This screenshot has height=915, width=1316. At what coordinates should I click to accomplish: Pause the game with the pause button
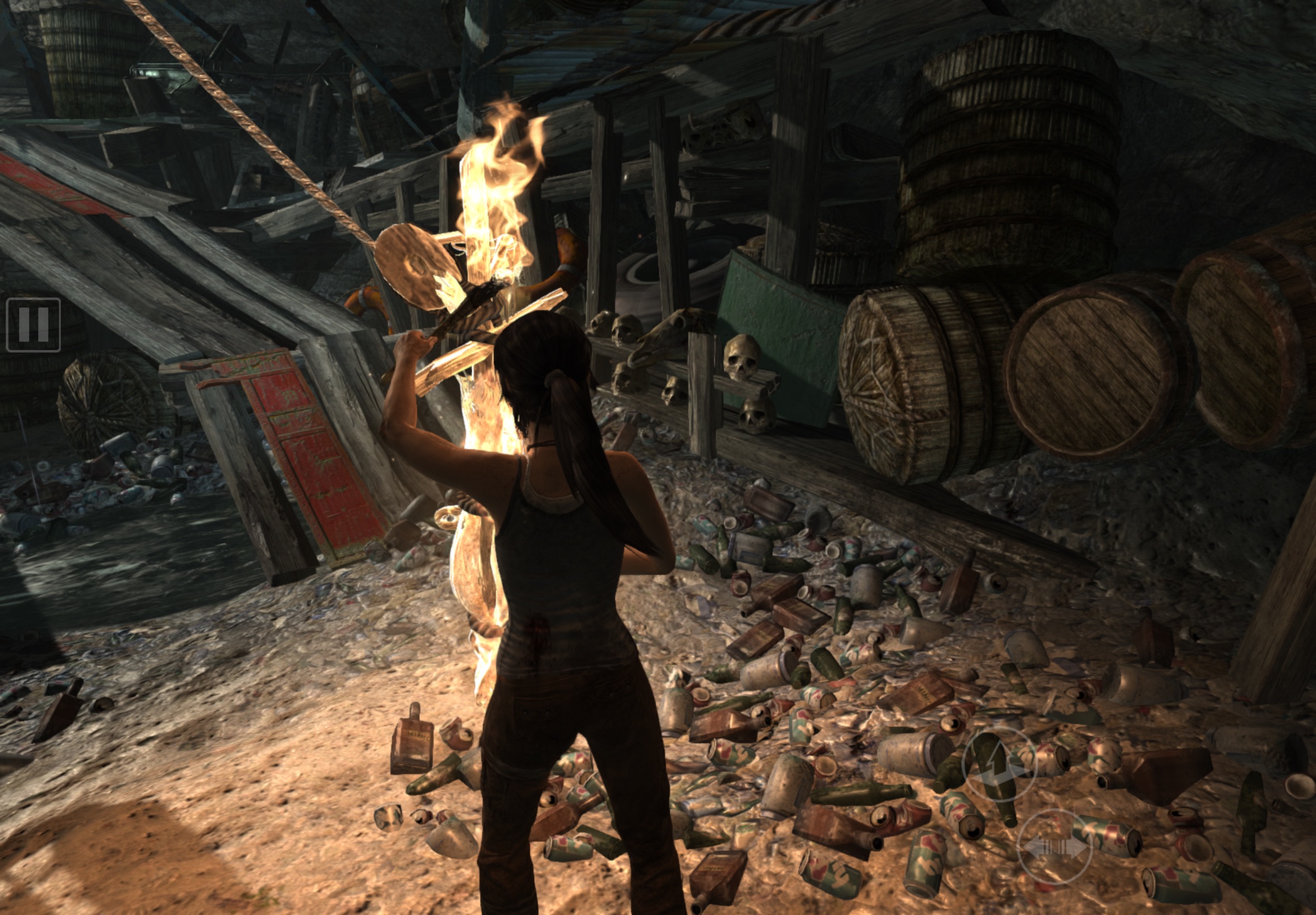pos(33,325)
